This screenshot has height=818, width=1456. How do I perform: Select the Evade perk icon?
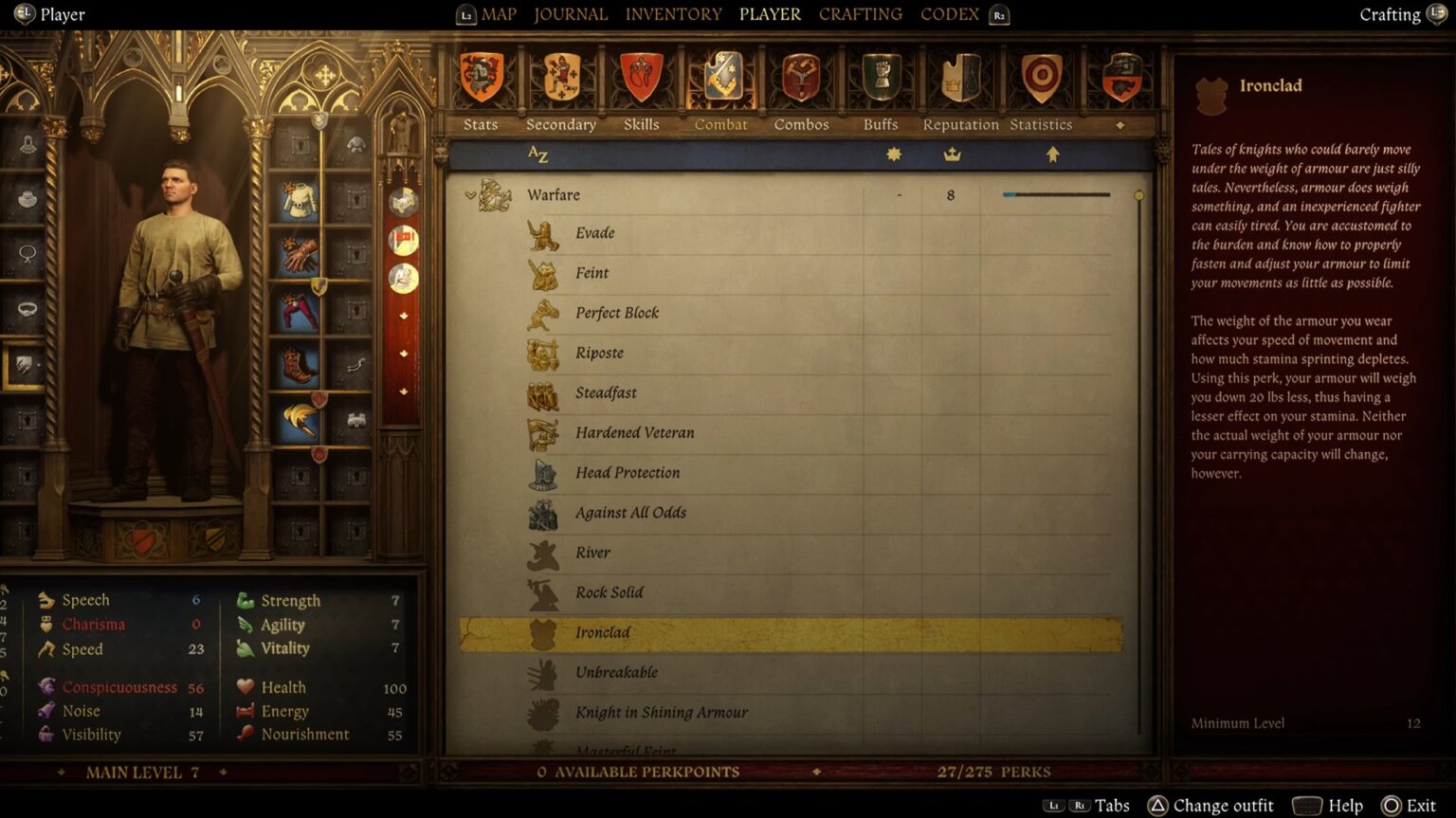[x=542, y=232]
